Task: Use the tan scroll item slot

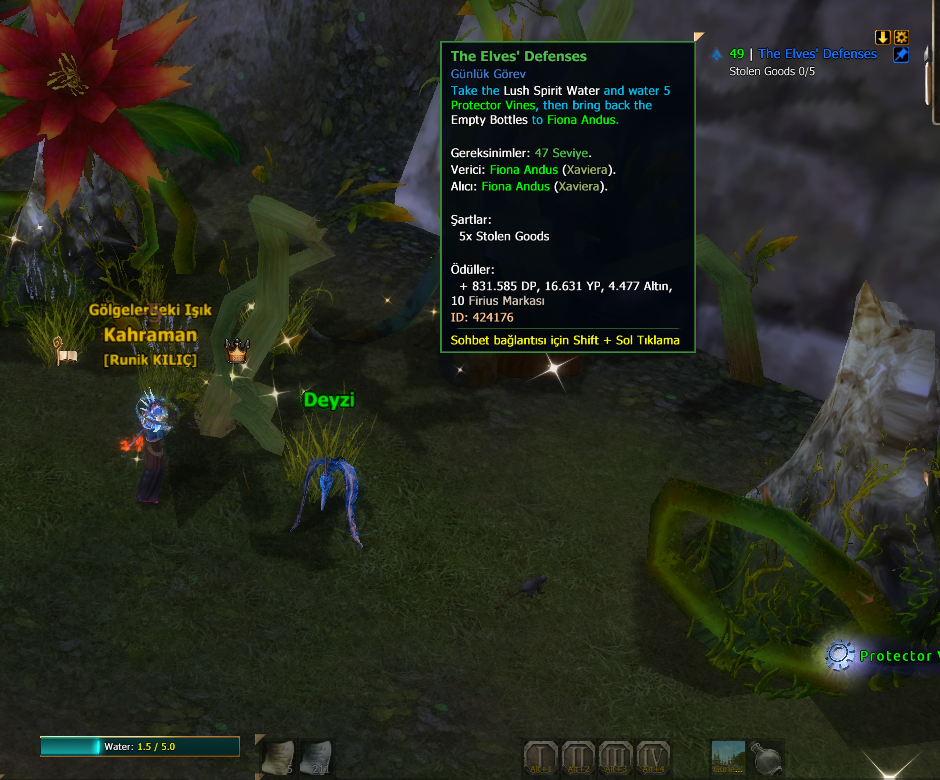Action: (x=279, y=758)
